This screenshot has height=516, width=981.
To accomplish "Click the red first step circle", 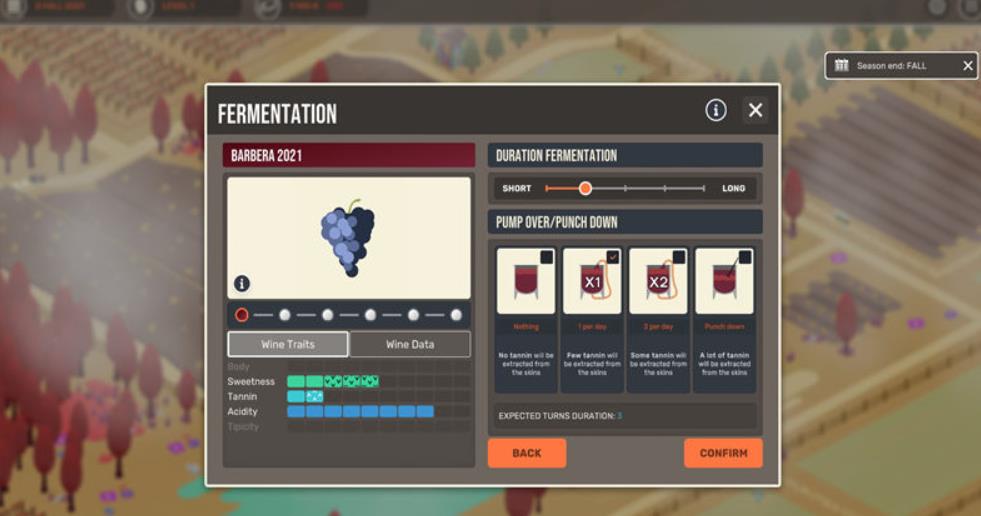I will pyautogui.click(x=241, y=315).
